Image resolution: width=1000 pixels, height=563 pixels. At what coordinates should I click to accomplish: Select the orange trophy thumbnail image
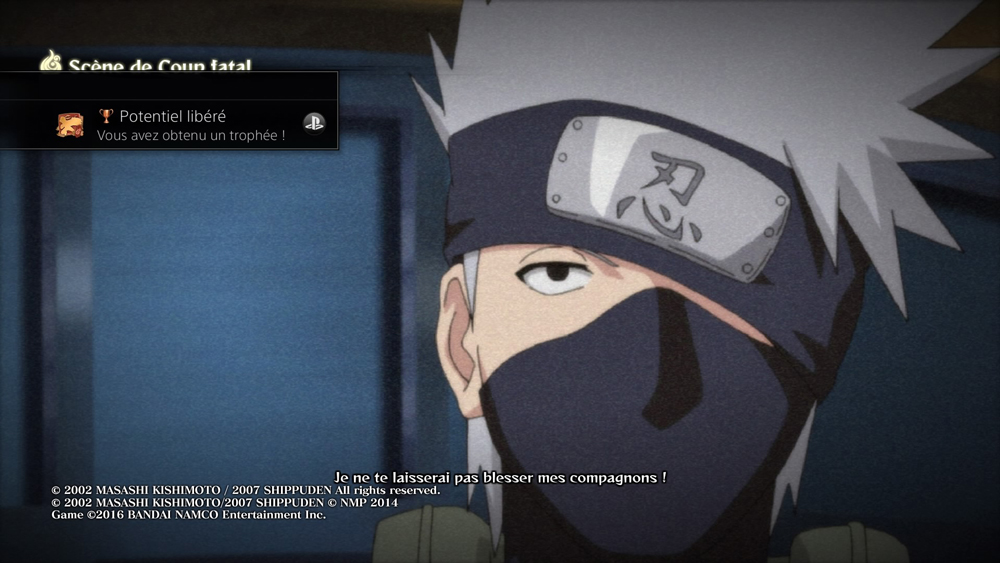[x=70, y=124]
